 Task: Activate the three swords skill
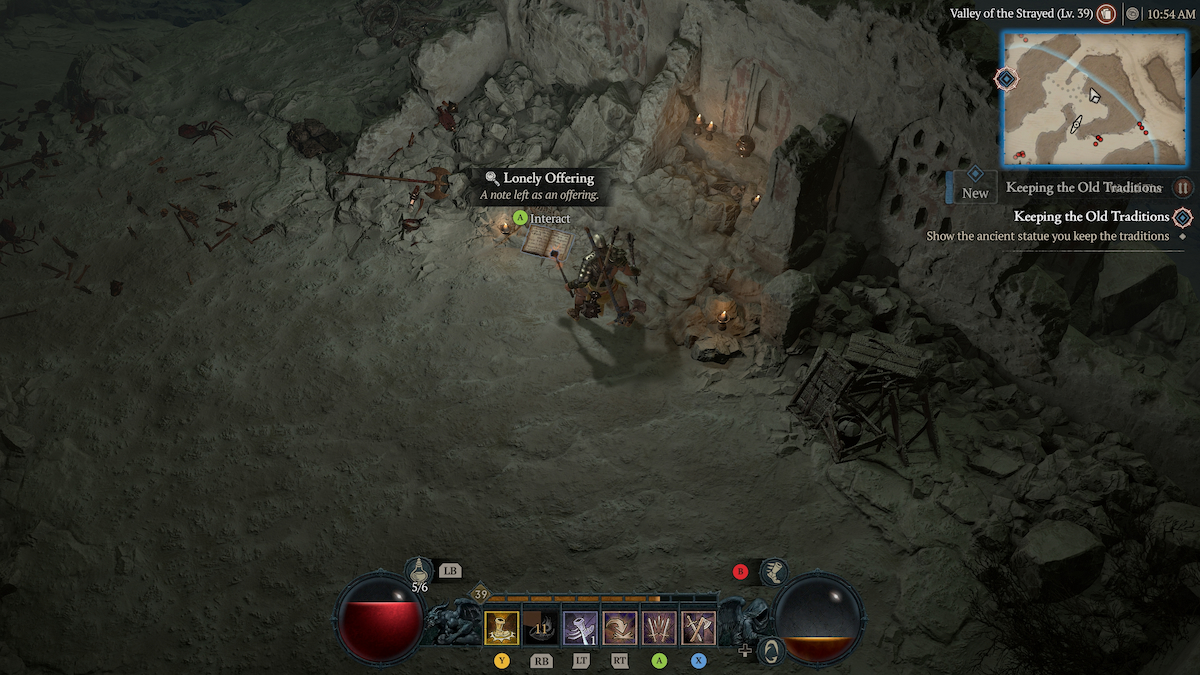coord(659,628)
